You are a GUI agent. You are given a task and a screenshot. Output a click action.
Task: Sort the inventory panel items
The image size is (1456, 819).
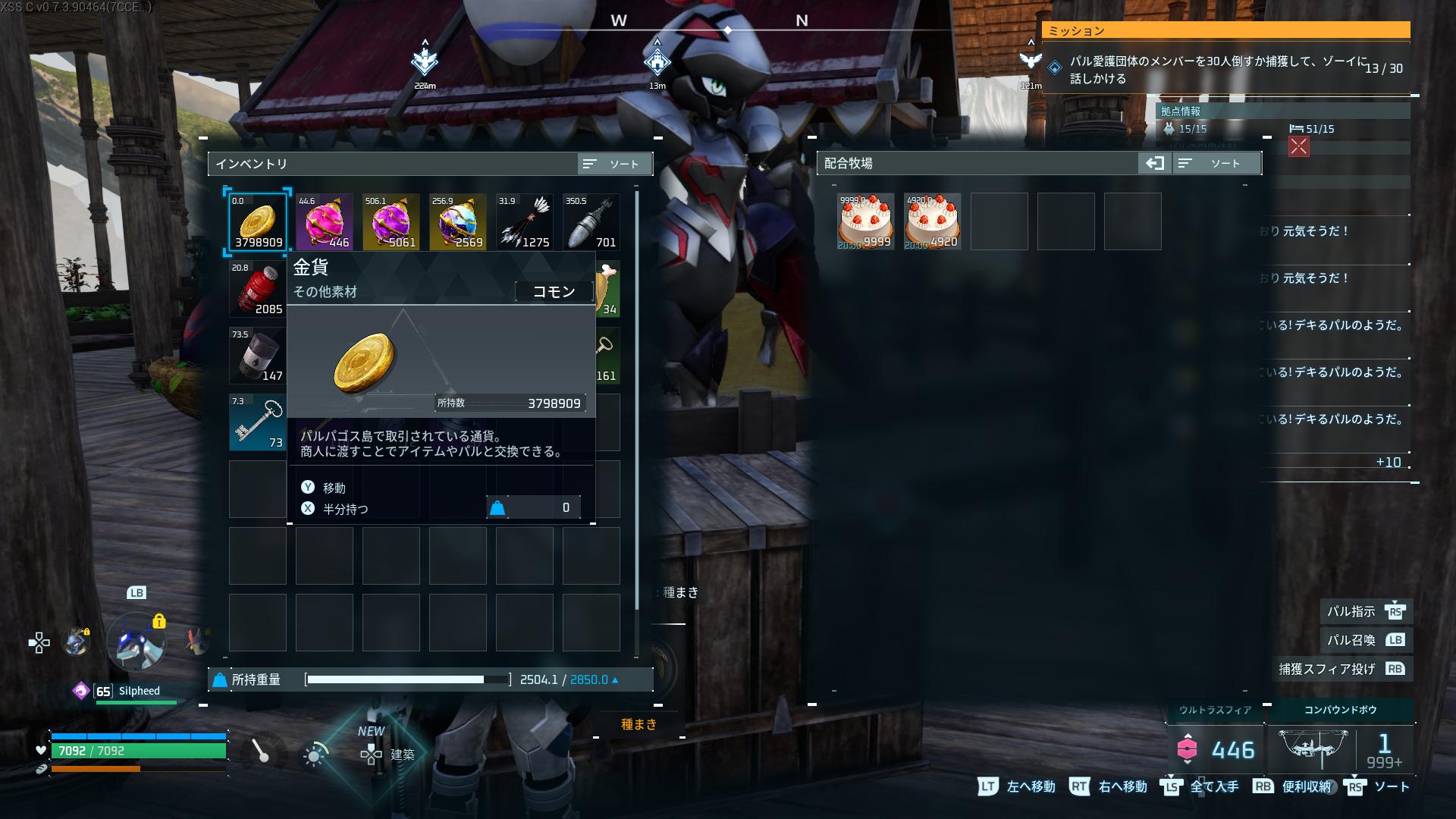[x=613, y=164]
